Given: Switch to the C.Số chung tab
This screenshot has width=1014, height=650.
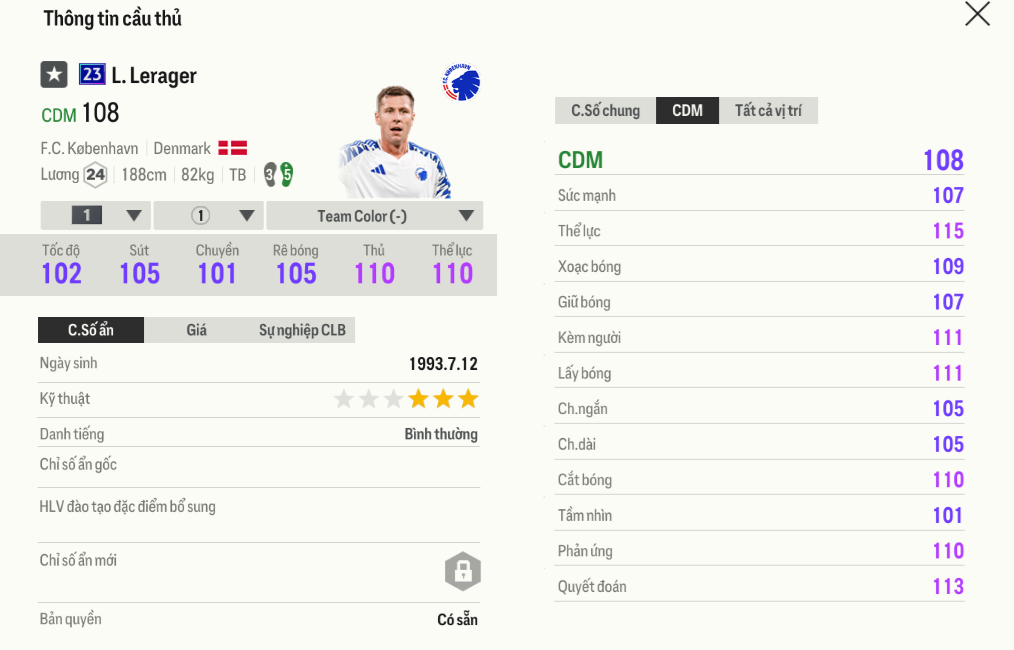Looking at the screenshot, I should click(605, 110).
